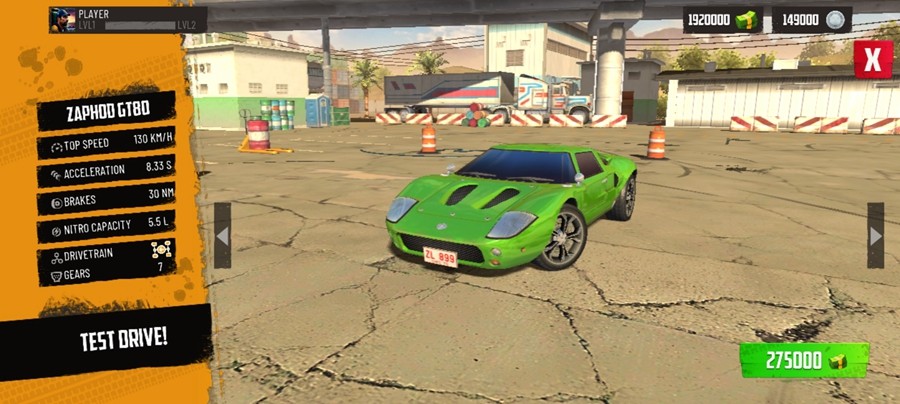Buy the car for 275000 cash
The height and width of the screenshot is (404, 900).
click(804, 360)
